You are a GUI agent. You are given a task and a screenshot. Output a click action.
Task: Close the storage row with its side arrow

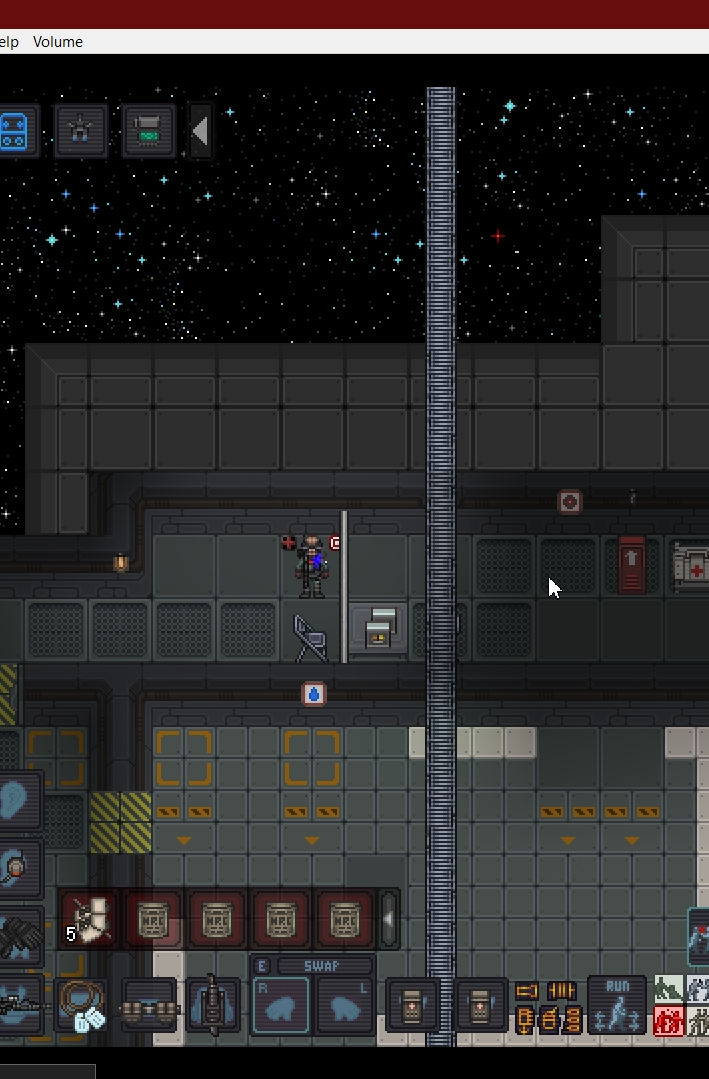(x=389, y=918)
